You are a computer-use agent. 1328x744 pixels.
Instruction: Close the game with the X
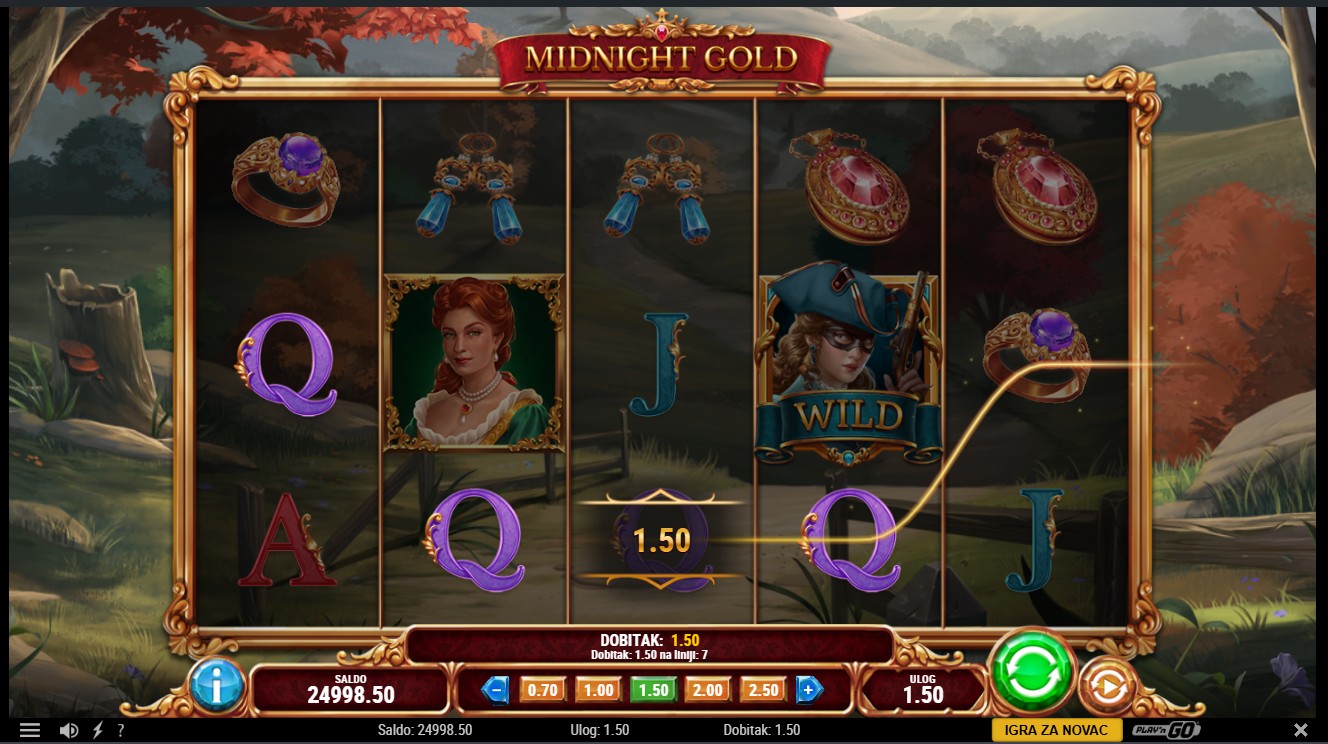1301,730
